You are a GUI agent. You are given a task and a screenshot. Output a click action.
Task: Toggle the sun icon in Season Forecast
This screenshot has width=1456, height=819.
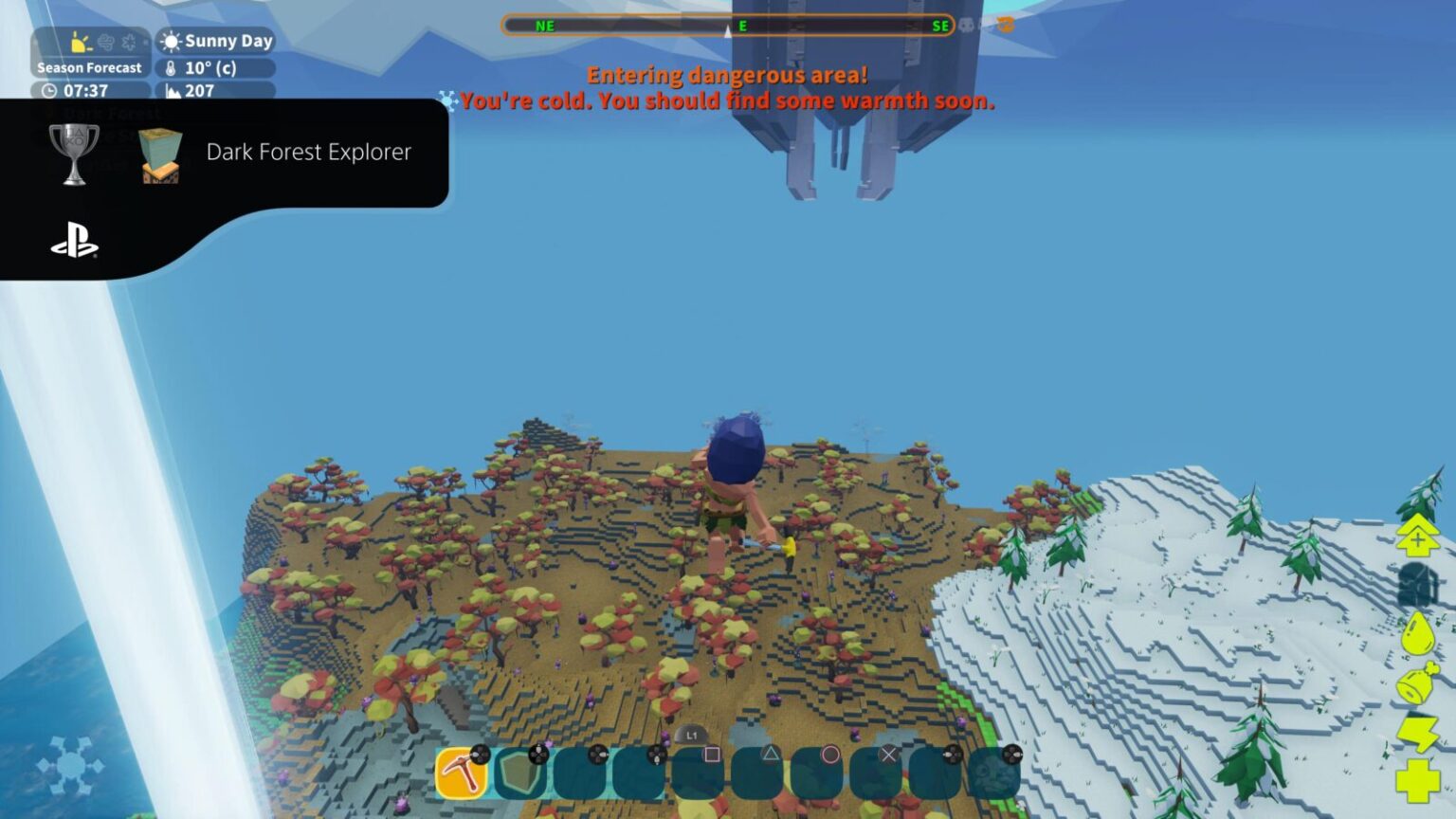[79, 43]
